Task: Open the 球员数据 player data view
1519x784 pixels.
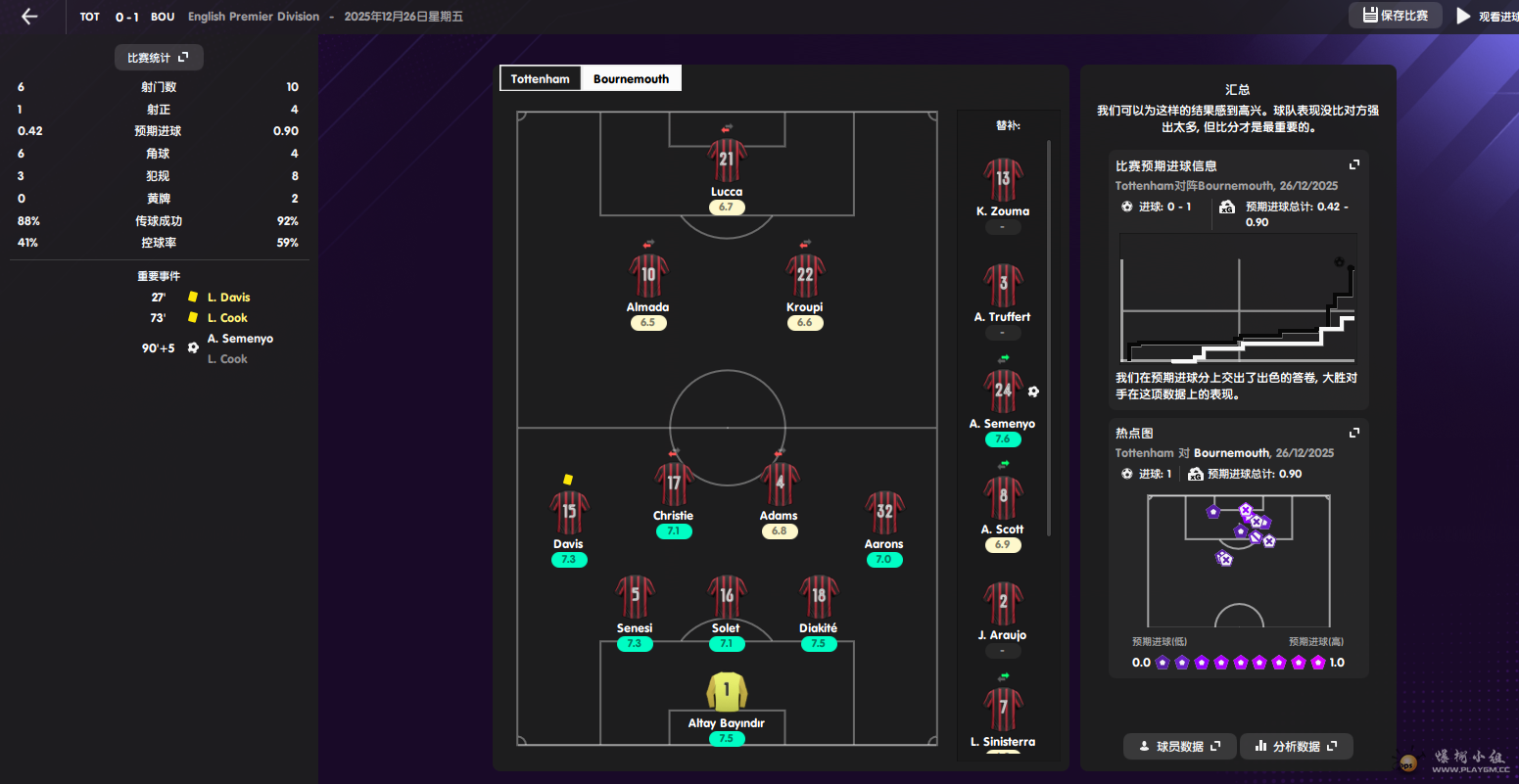Action: coord(1180,747)
